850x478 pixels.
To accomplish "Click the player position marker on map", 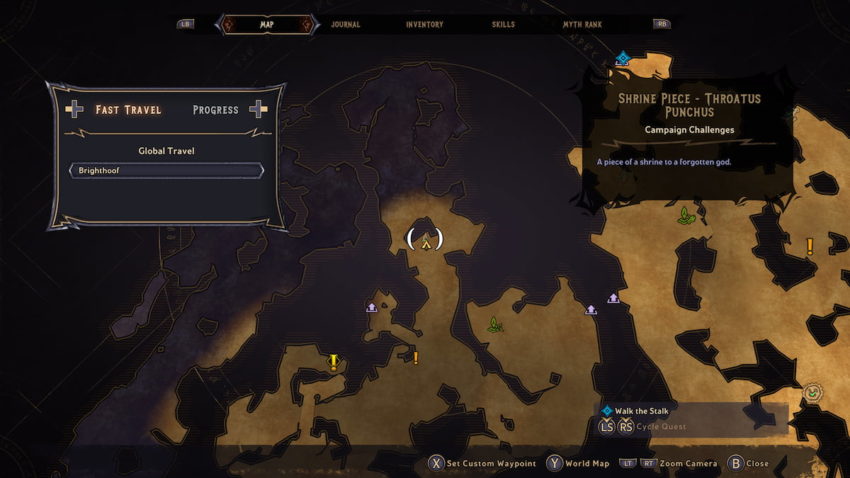I will pos(424,240).
